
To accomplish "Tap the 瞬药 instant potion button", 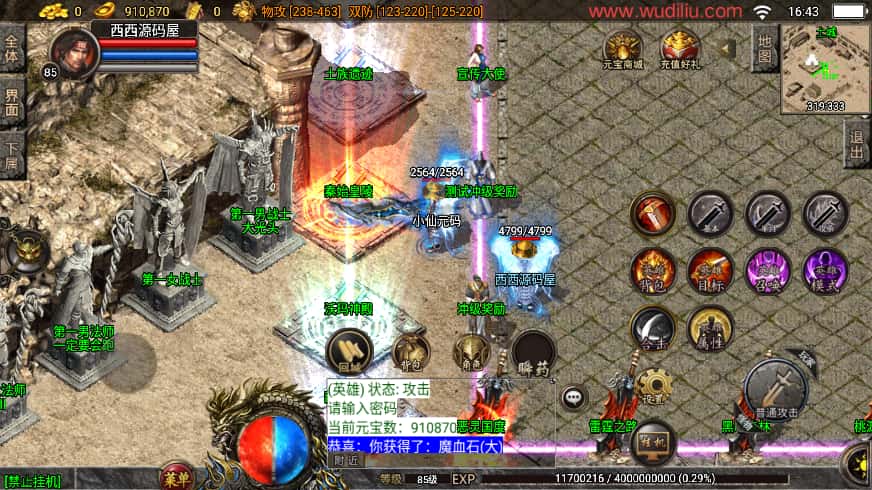I will [x=532, y=352].
